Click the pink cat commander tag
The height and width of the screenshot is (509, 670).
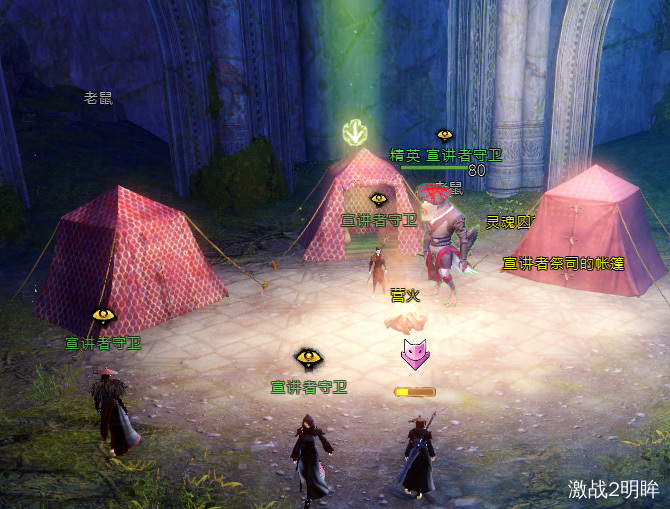pyautogui.click(x=412, y=353)
